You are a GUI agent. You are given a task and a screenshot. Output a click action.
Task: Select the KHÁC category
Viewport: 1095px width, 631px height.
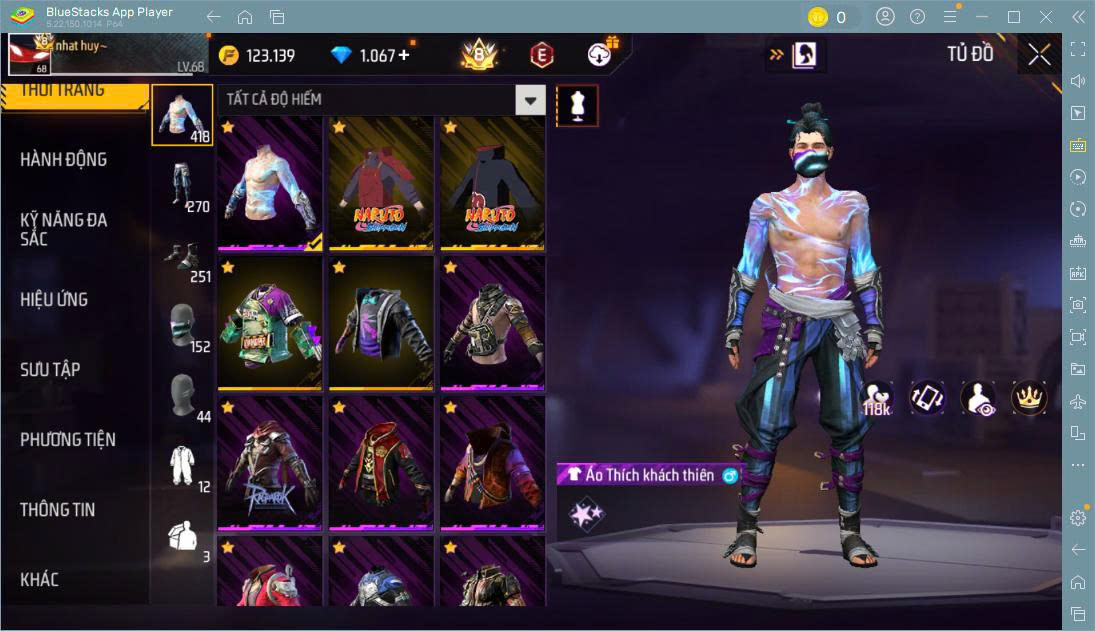point(40,580)
